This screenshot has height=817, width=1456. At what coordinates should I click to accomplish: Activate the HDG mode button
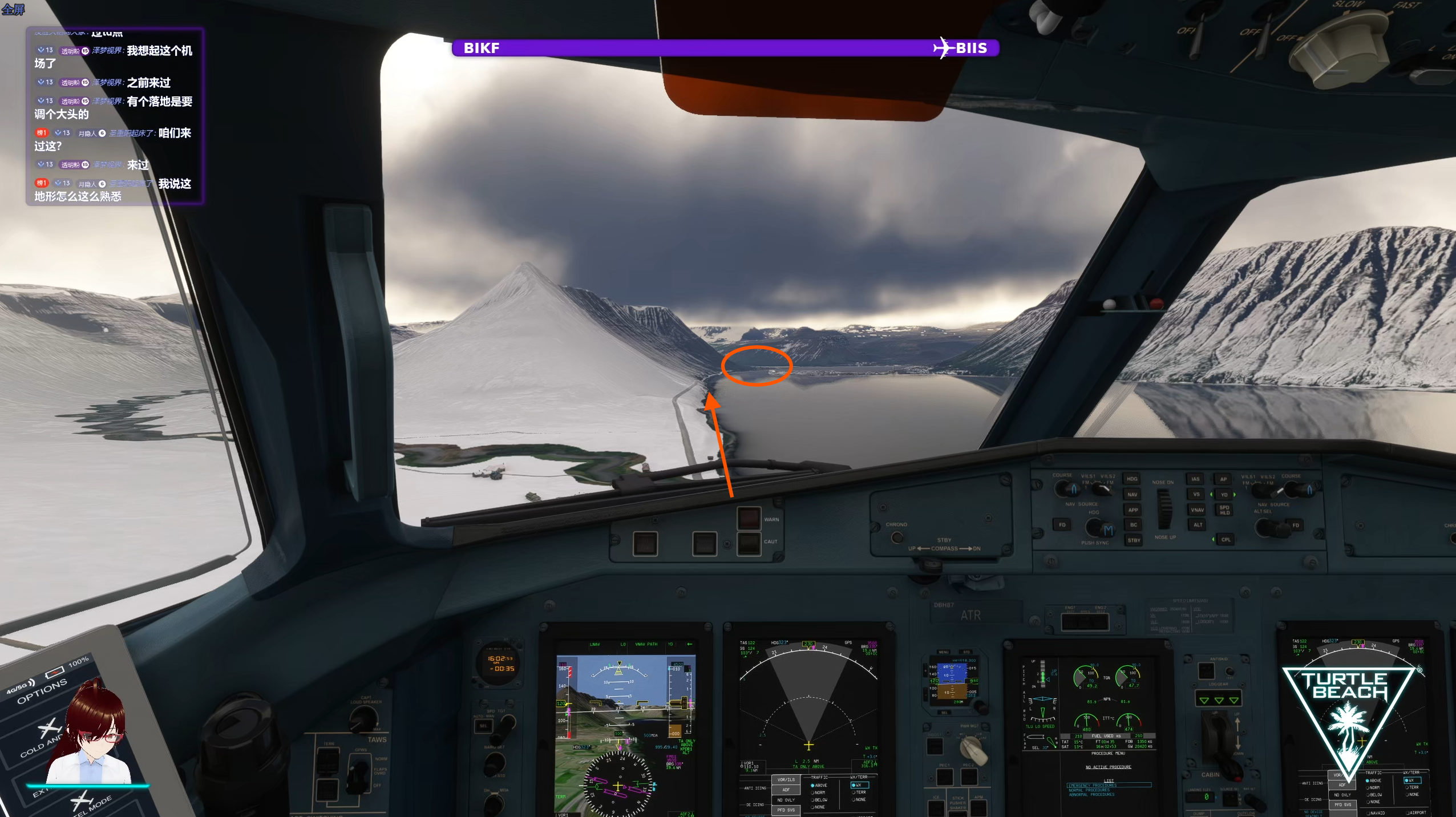pyautogui.click(x=1133, y=479)
